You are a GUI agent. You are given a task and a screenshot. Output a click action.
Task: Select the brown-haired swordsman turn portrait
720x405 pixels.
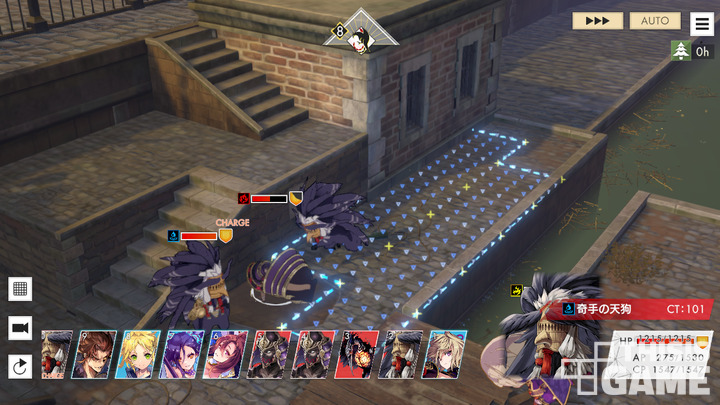[97, 354]
